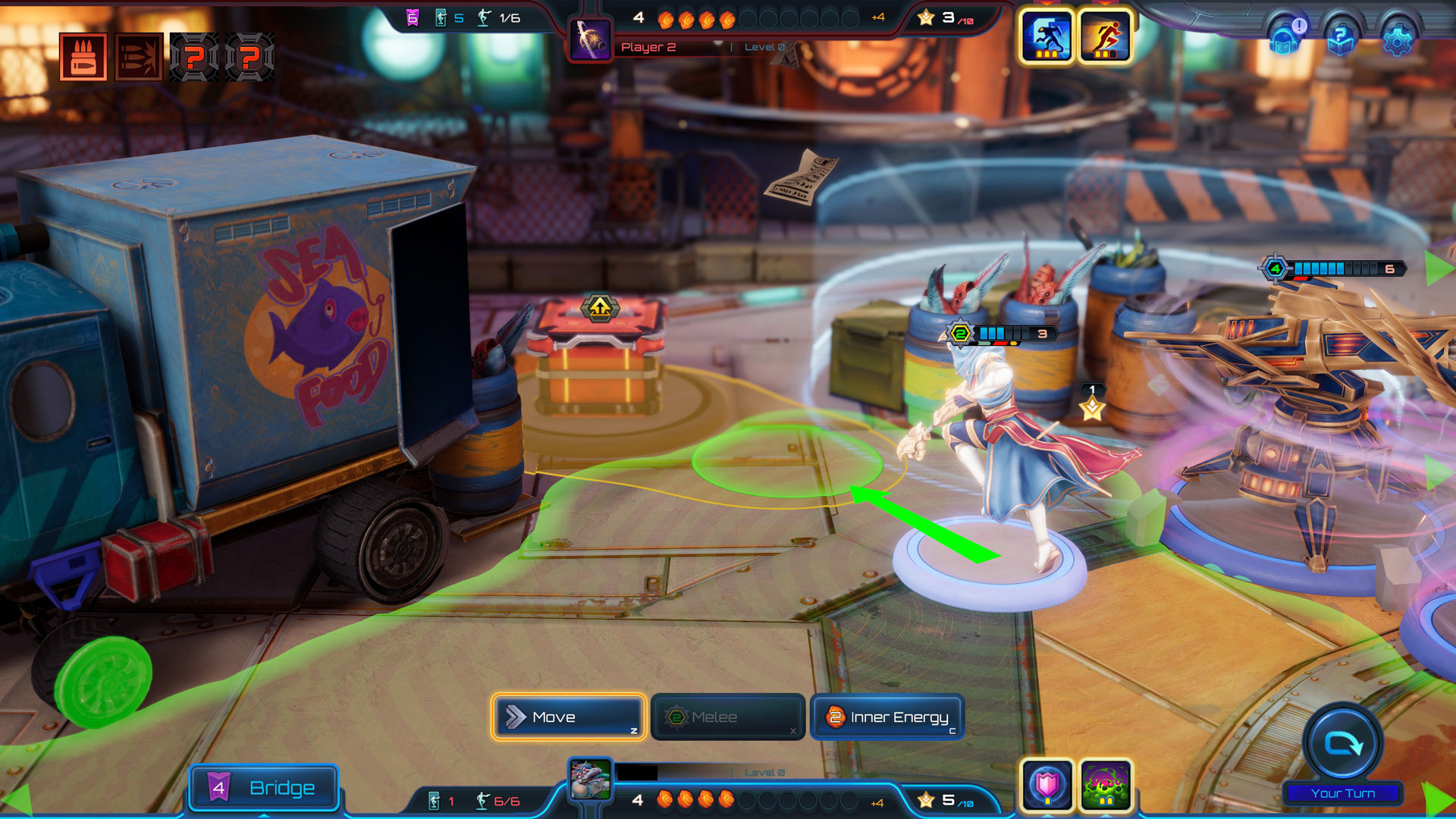Click the ammo box objective icon

pos(83,57)
